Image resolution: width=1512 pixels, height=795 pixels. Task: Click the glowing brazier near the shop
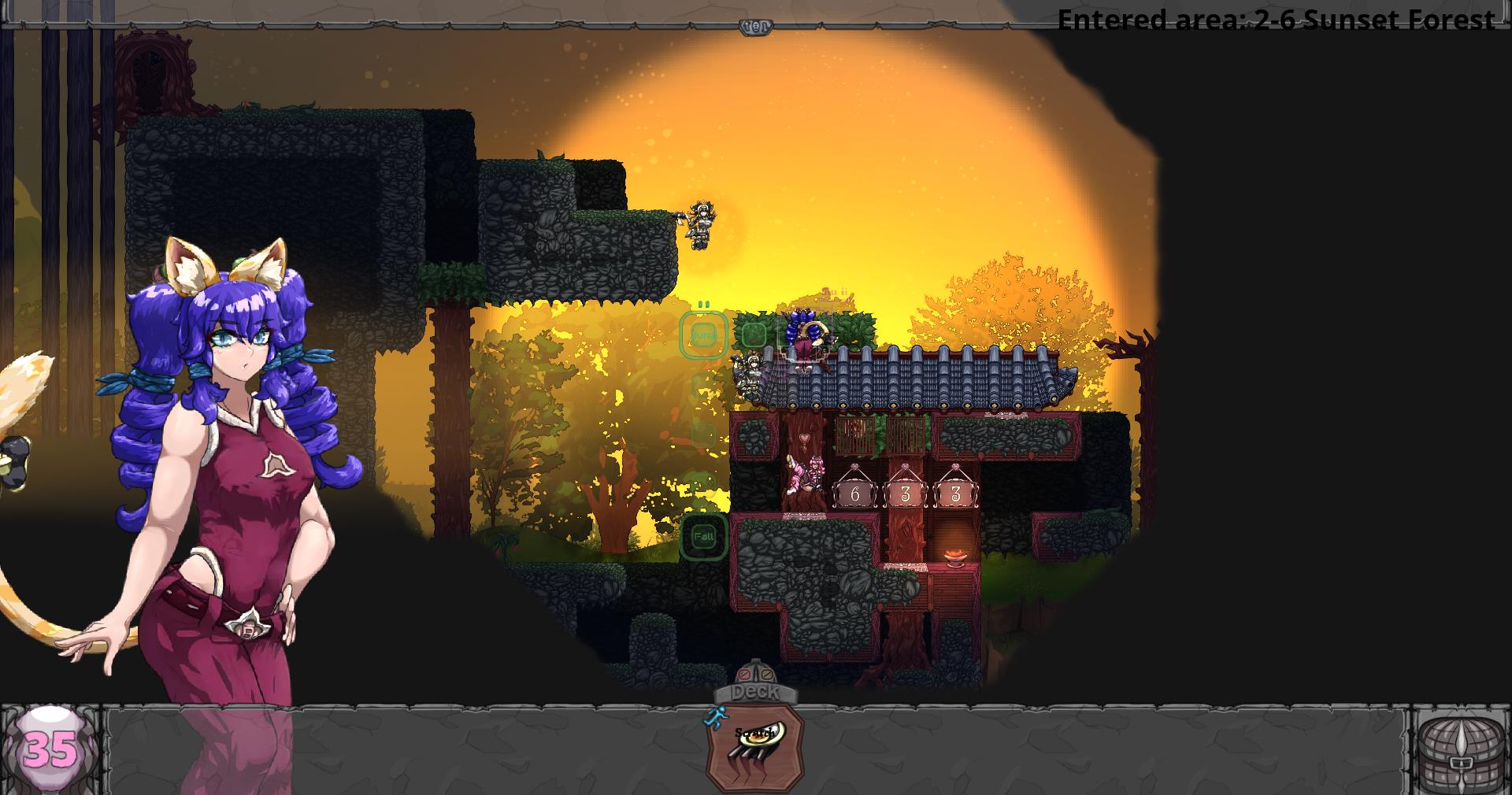pyautogui.click(x=954, y=557)
